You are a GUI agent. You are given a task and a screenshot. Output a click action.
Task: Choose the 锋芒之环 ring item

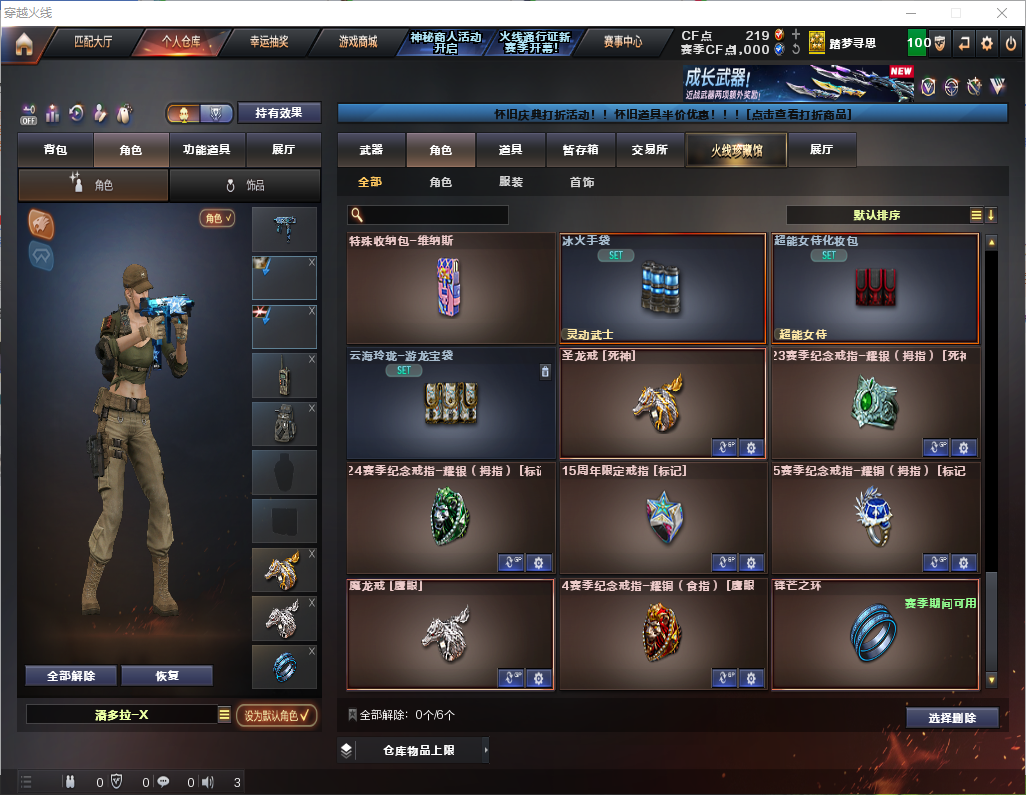(x=875, y=634)
